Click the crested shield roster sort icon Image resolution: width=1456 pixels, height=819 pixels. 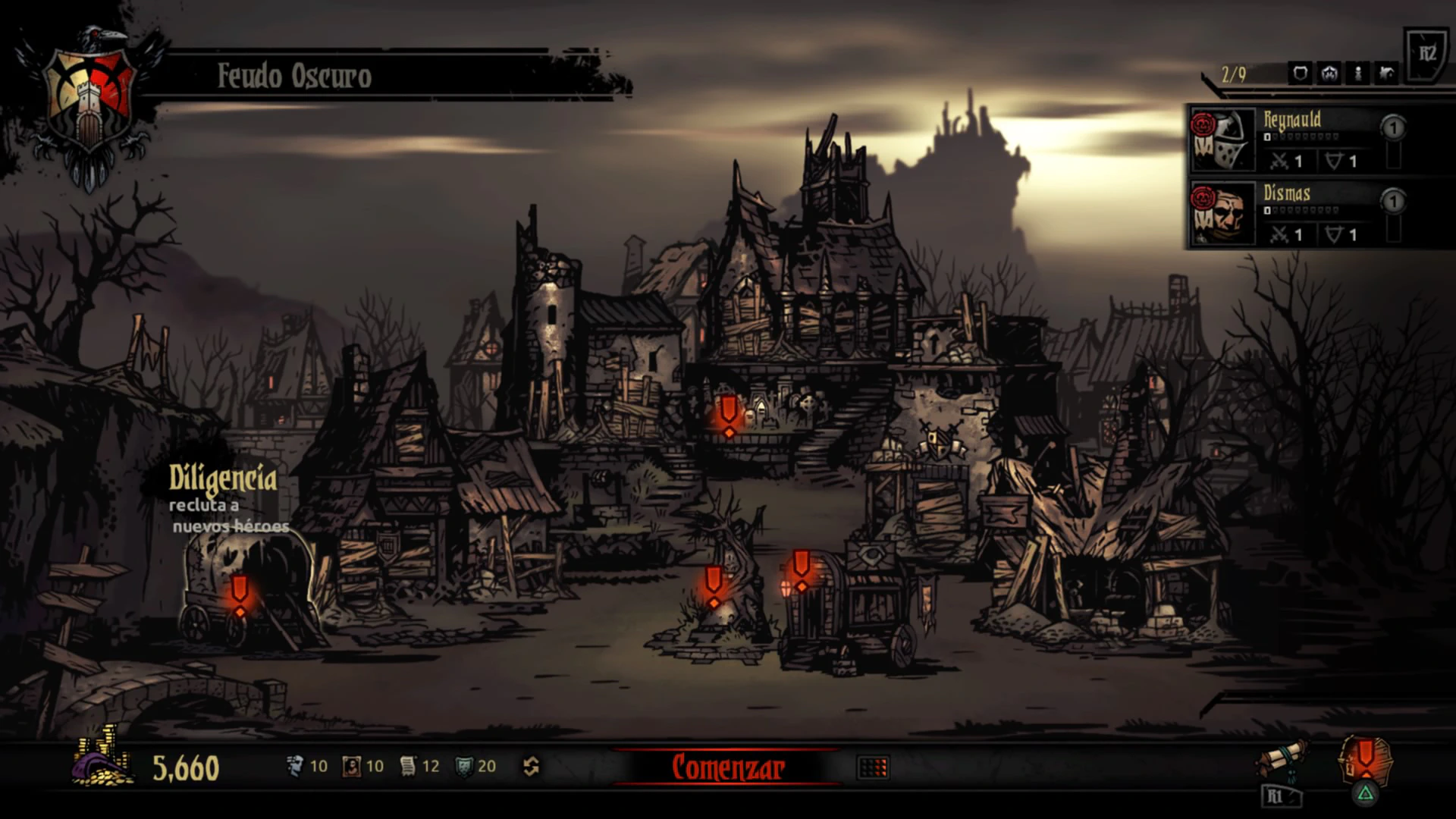pos(1329,74)
